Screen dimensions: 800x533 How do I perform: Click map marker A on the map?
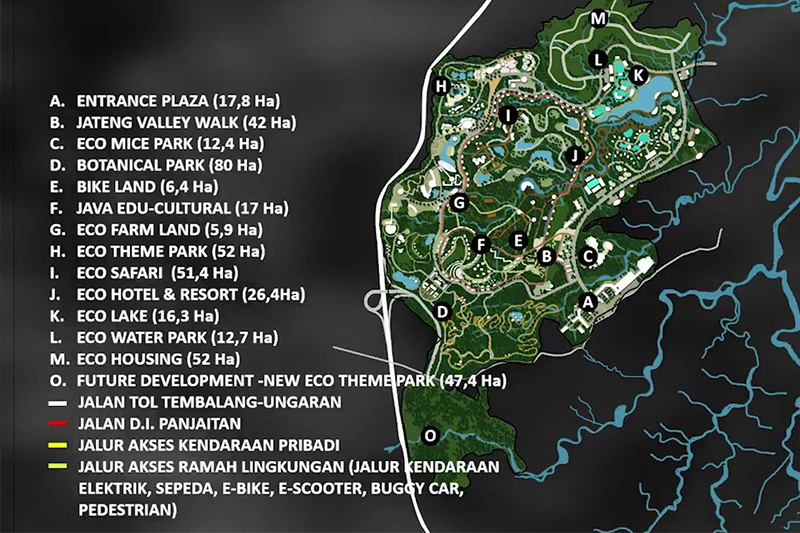pos(589,300)
